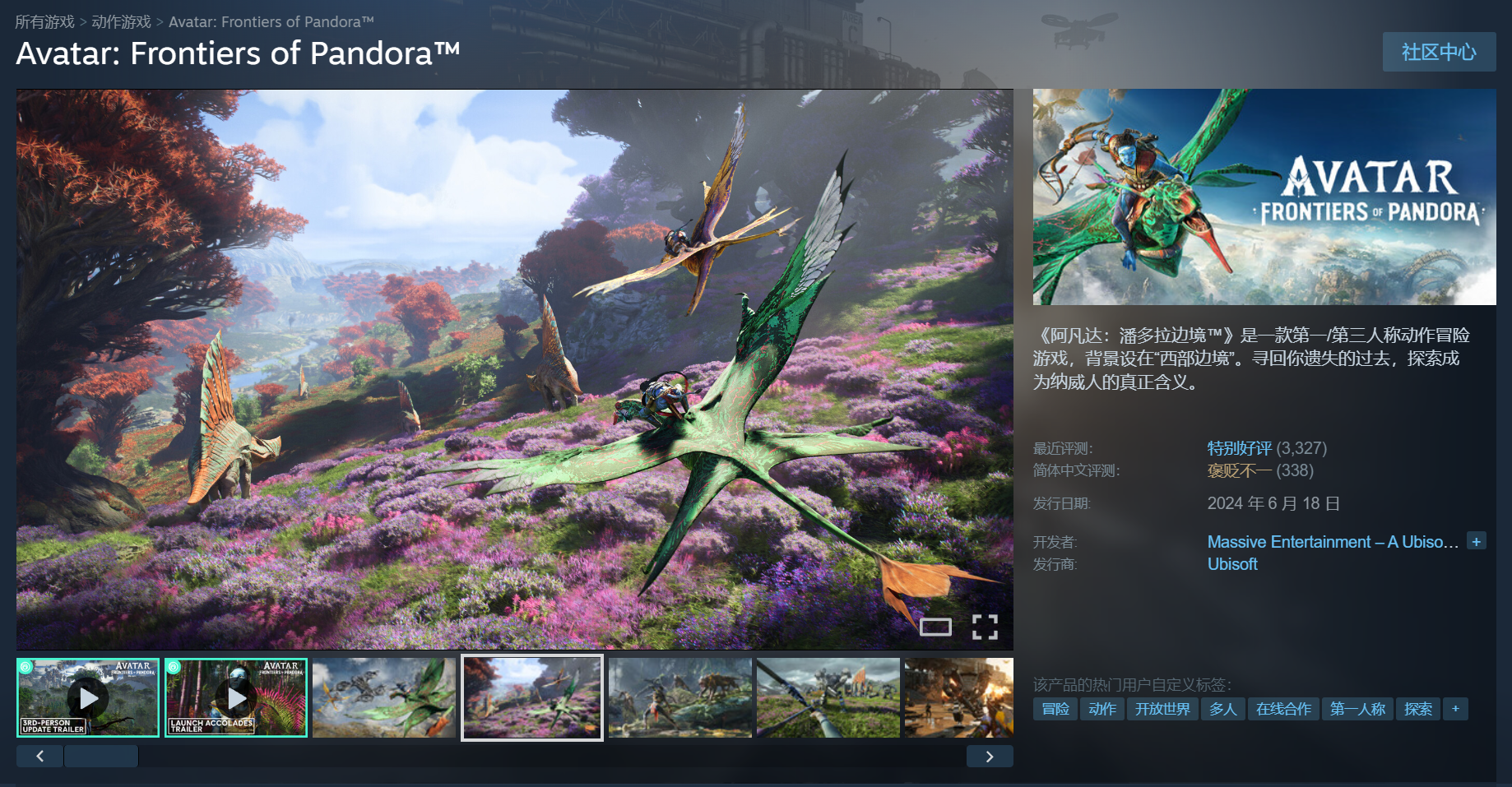1512x787 pixels.
Task: Go back with the left strip arrow
Action: coord(39,757)
